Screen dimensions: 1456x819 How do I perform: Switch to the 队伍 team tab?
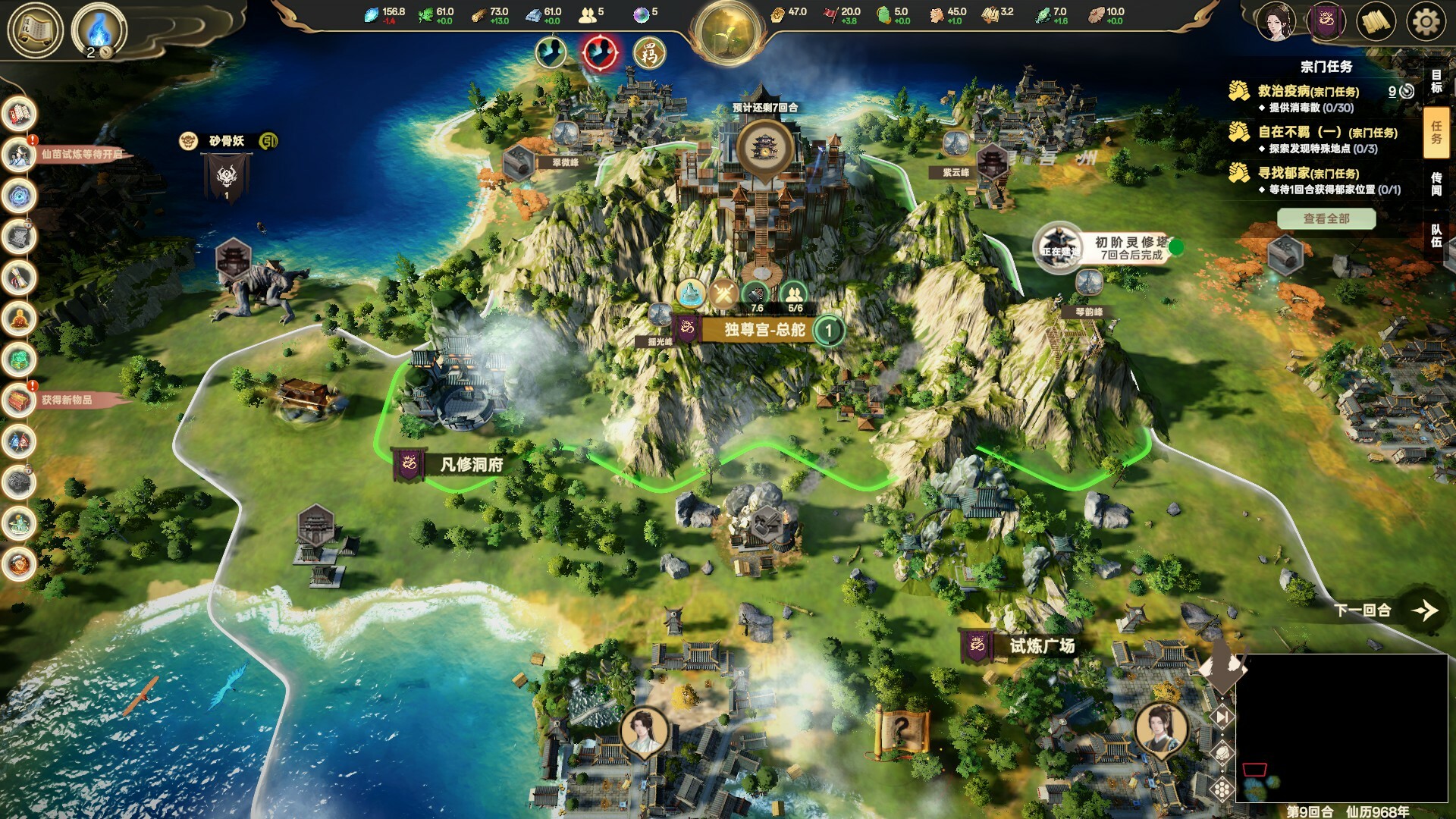(1436, 236)
